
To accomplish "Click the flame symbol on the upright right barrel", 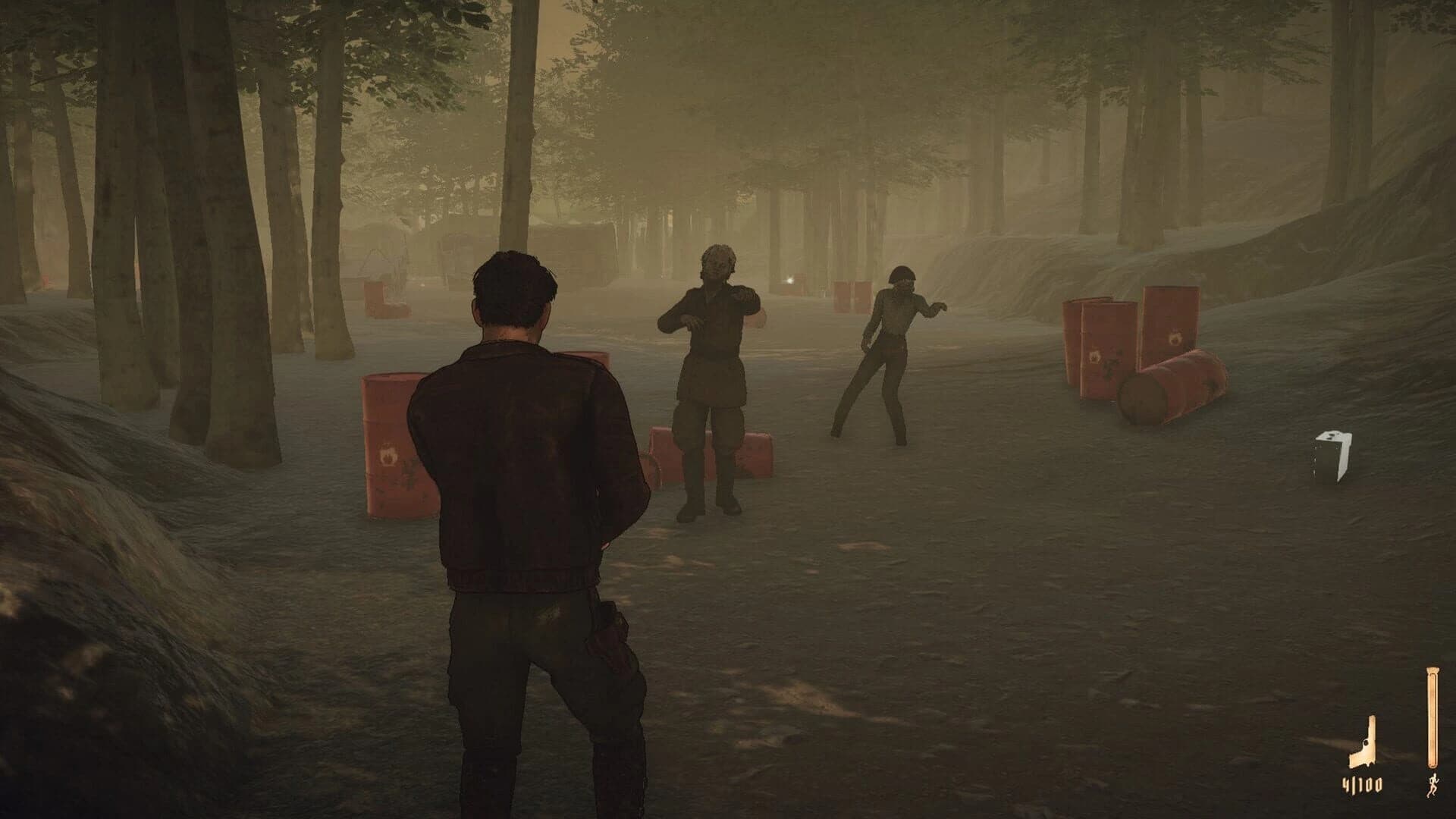I will point(1175,338).
